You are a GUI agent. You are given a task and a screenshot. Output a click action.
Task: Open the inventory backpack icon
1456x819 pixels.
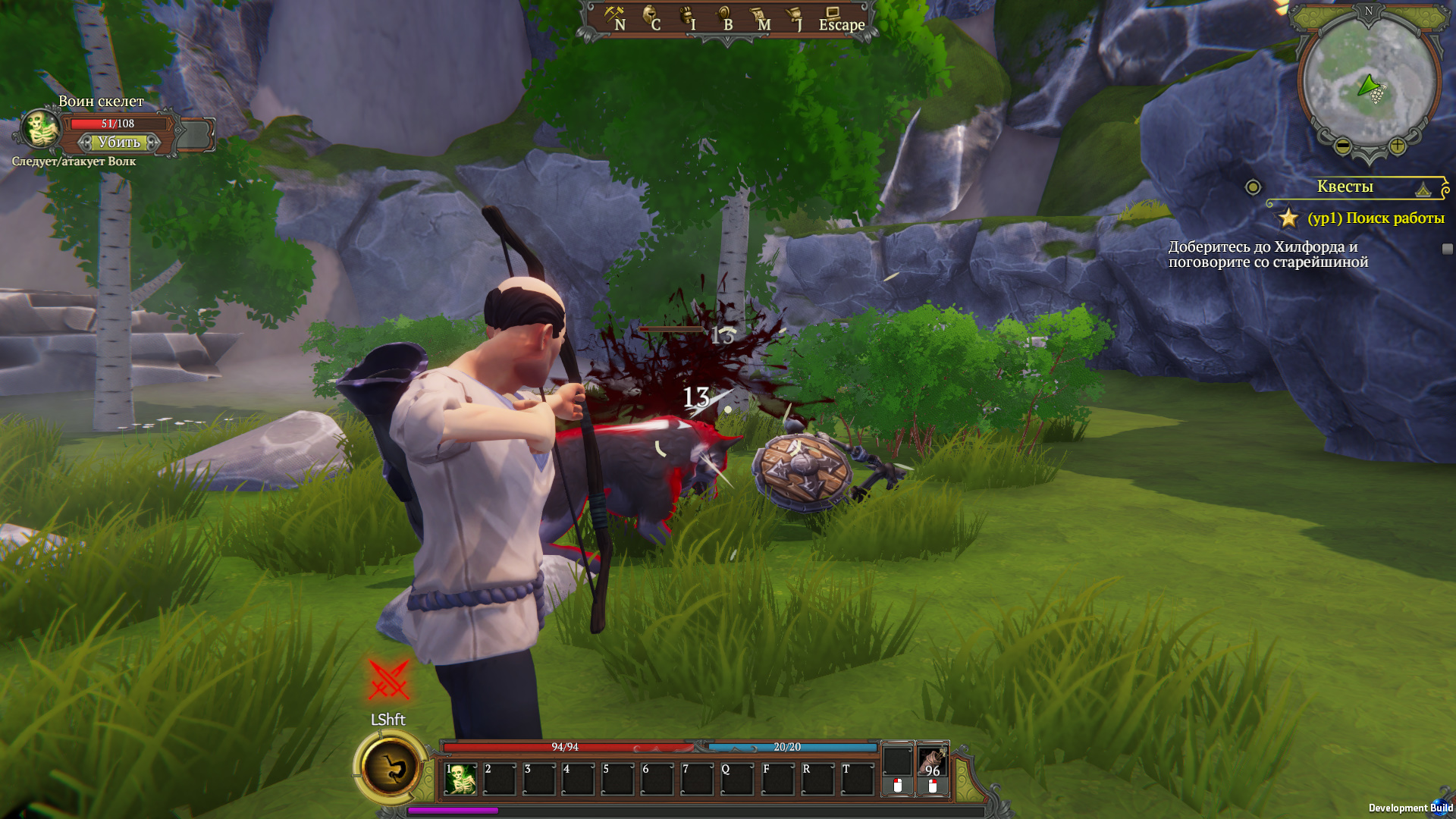[x=688, y=18]
